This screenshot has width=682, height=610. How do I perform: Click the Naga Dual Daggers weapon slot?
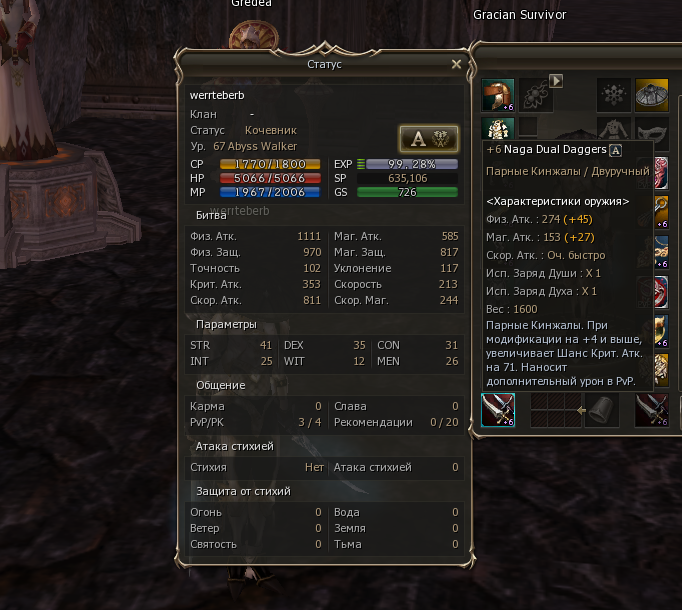(498, 410)
